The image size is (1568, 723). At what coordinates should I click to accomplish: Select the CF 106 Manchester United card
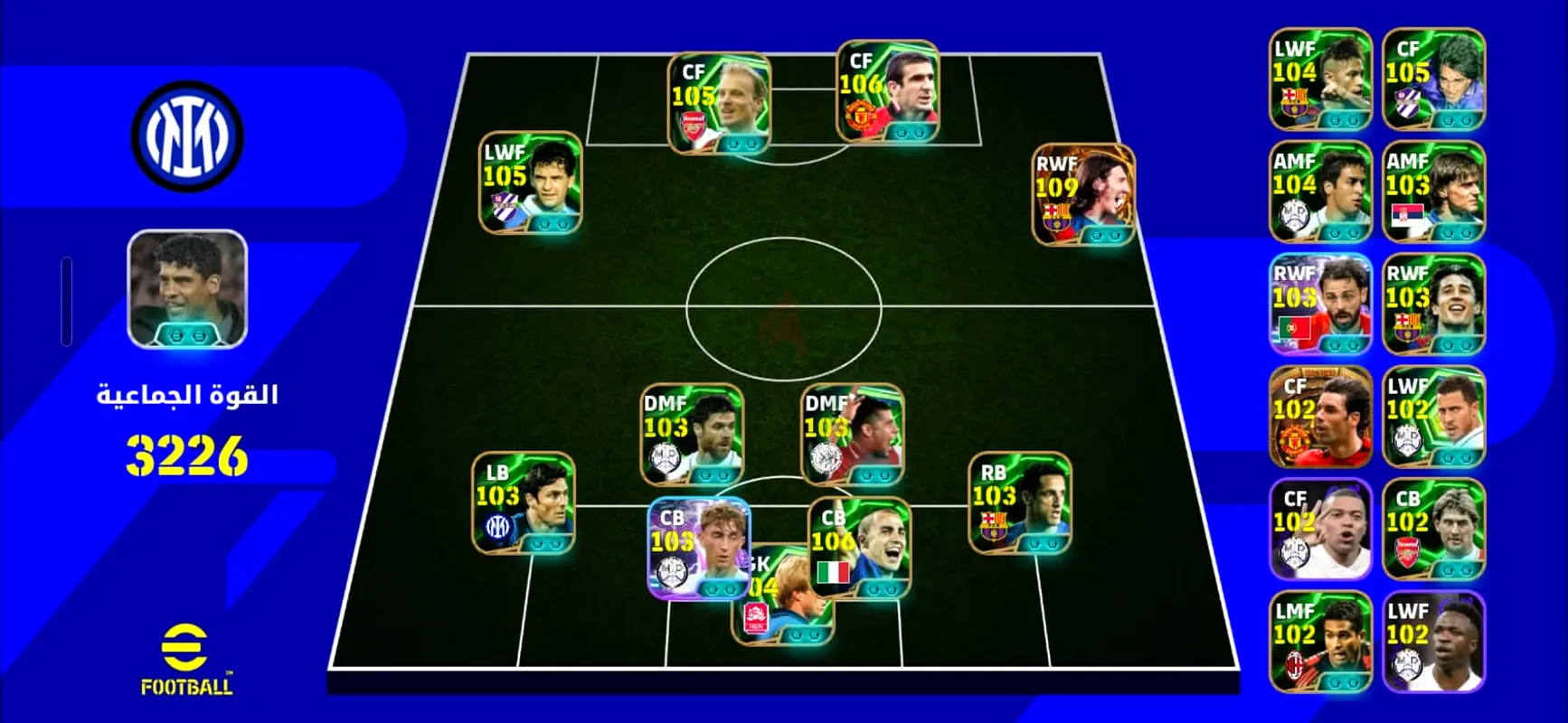[887, 91]
